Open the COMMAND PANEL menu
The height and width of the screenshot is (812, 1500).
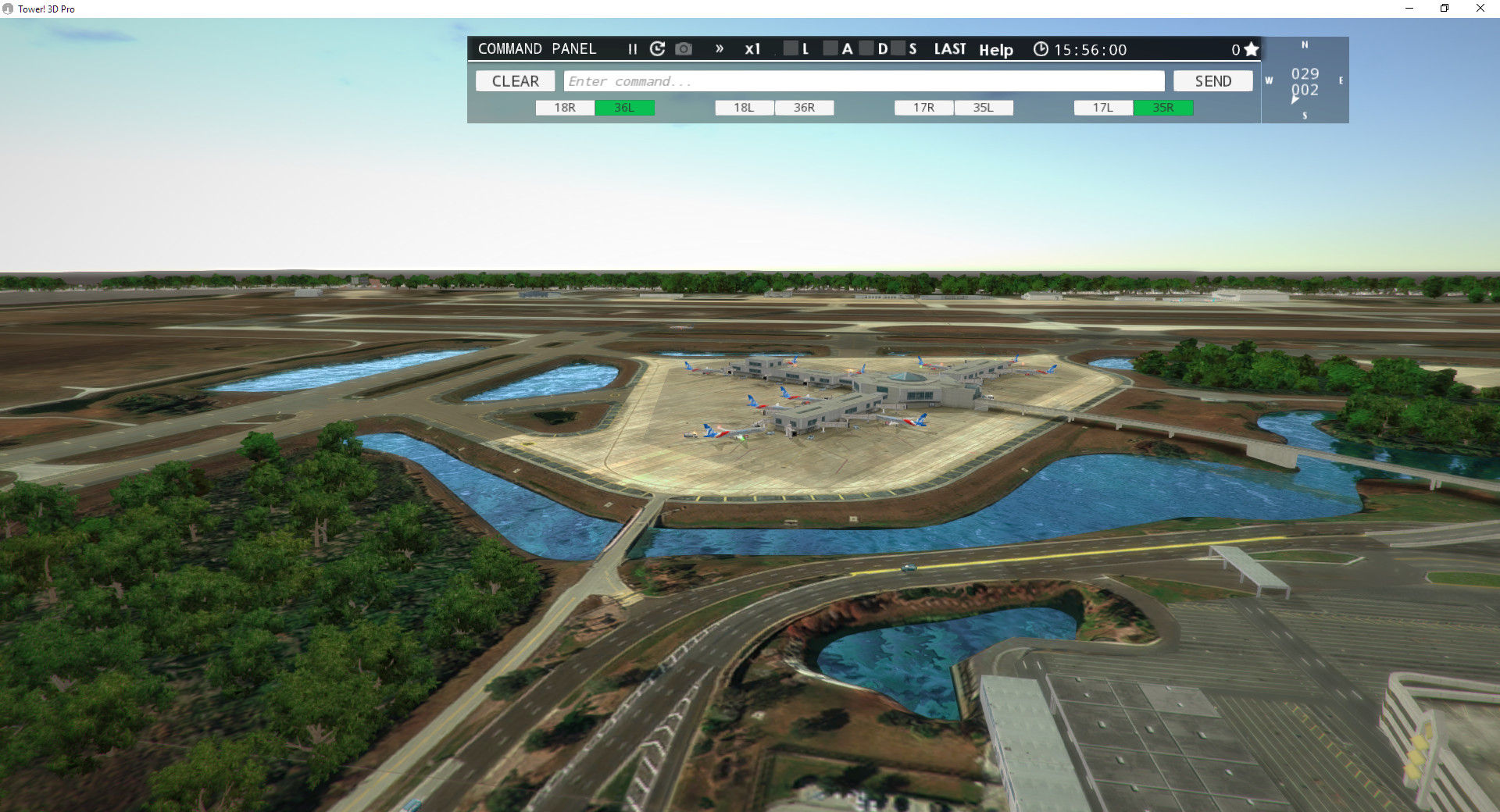(x=537, y=48)
